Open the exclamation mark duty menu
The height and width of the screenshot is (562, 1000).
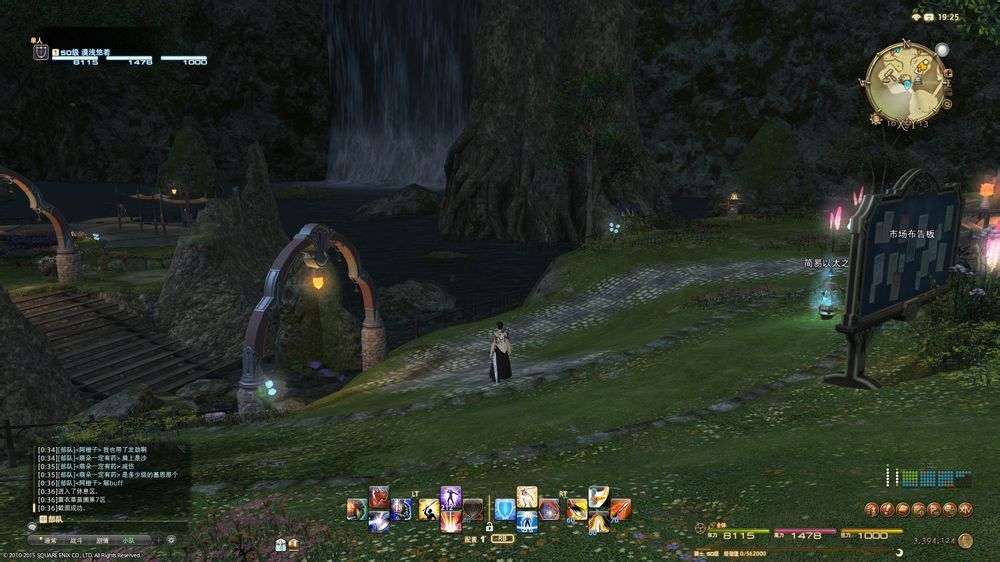point(887,509)
